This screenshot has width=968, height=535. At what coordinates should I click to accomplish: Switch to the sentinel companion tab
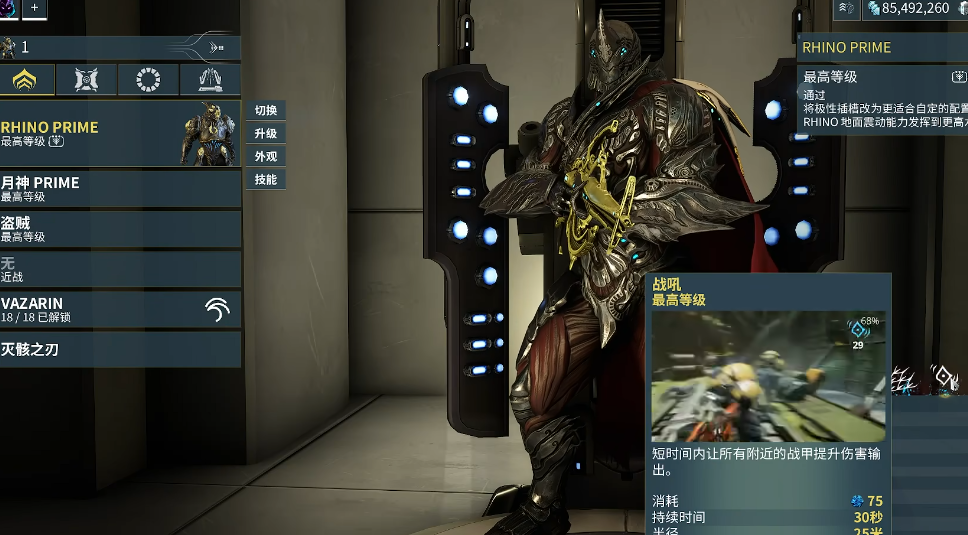point(86,80)
